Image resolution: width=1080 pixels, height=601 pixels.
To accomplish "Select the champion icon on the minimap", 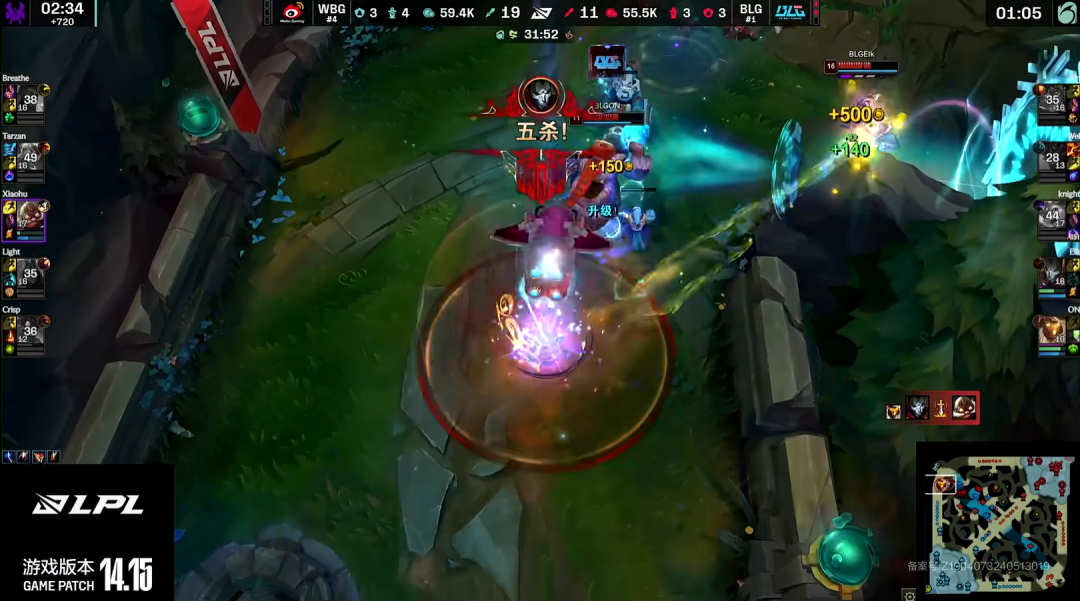I will 942,485.
